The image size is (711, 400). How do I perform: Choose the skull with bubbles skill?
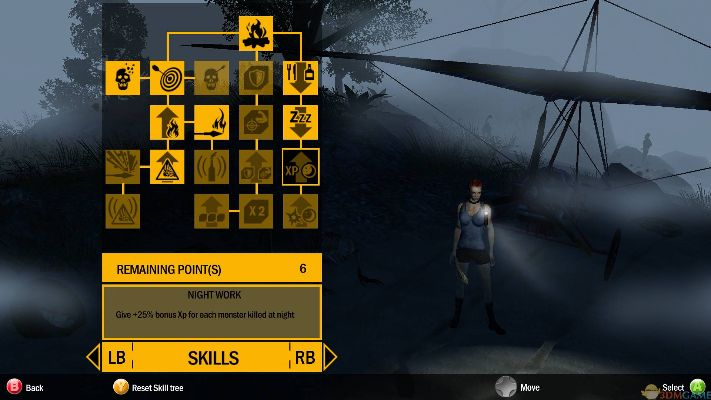pos(123,77)
